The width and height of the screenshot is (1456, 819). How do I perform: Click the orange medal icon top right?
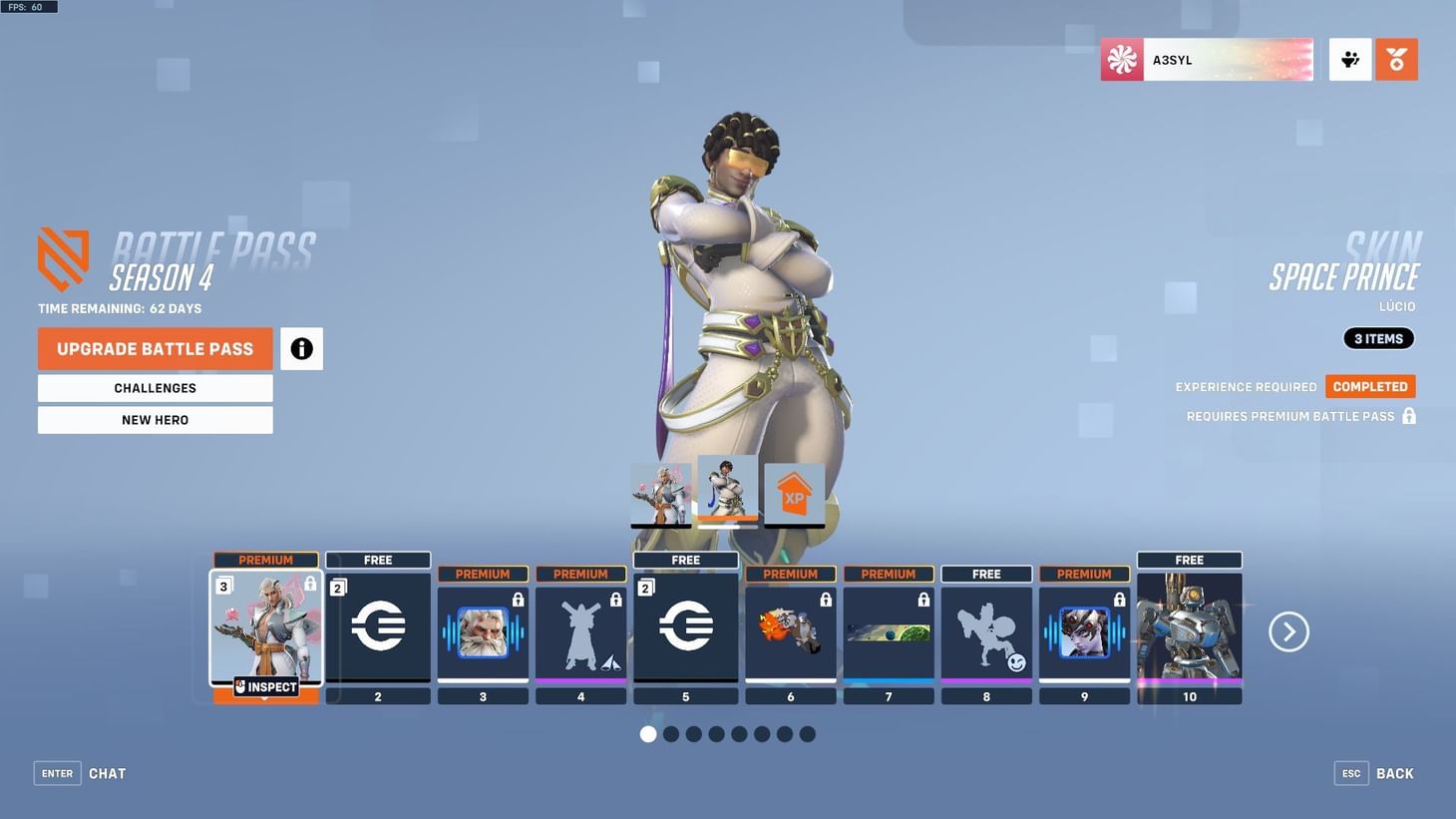(1396, 58)
